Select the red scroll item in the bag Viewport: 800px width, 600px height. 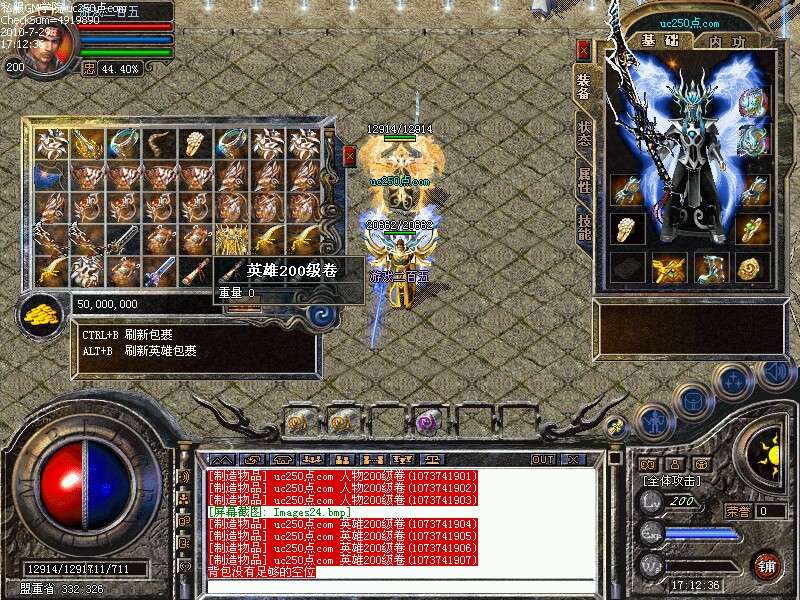click(196, 271)
